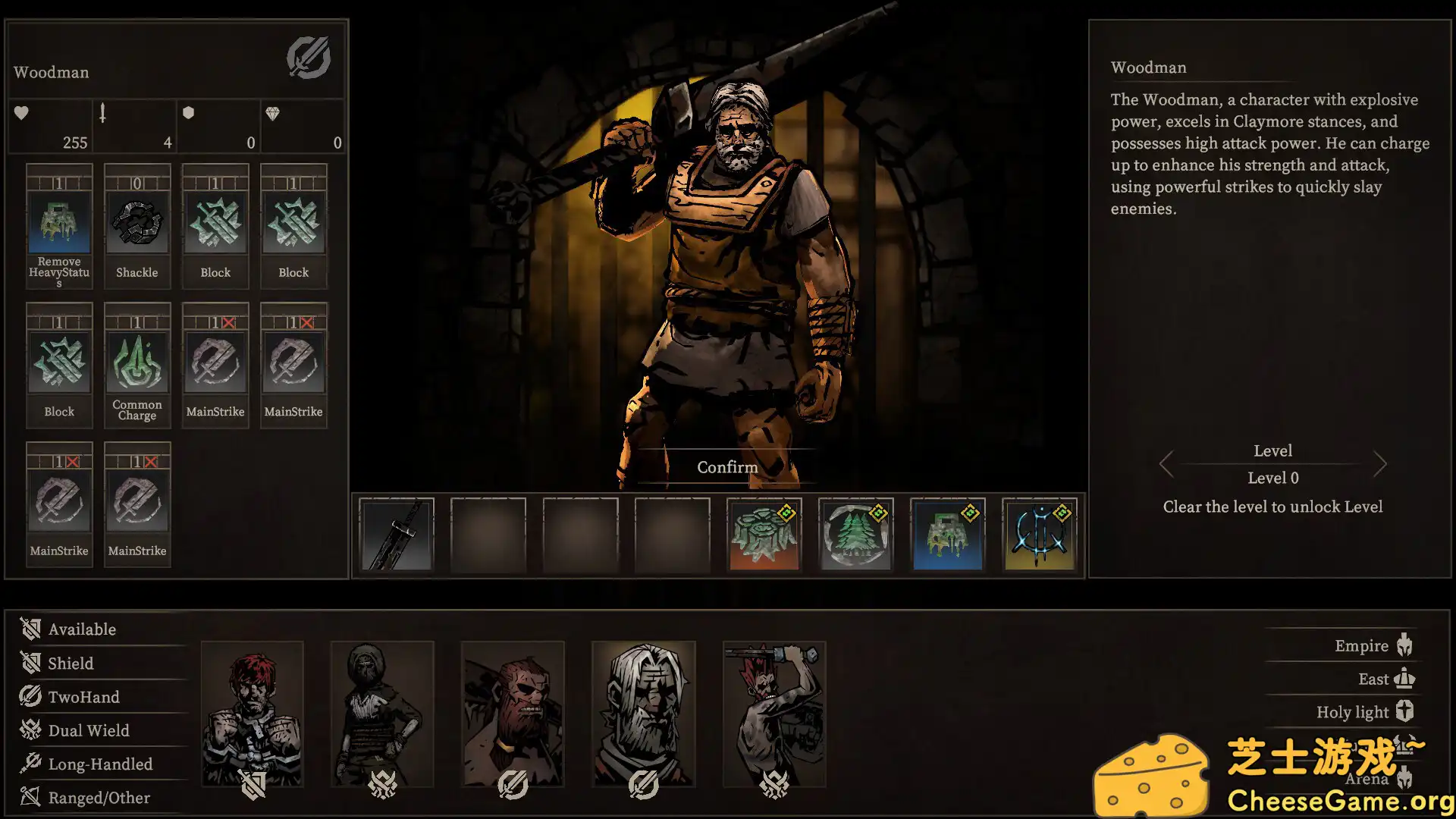Choose the Common Charge card
Image resolution: width=1456 pixels, height=819 pixels.
[137, 366]
